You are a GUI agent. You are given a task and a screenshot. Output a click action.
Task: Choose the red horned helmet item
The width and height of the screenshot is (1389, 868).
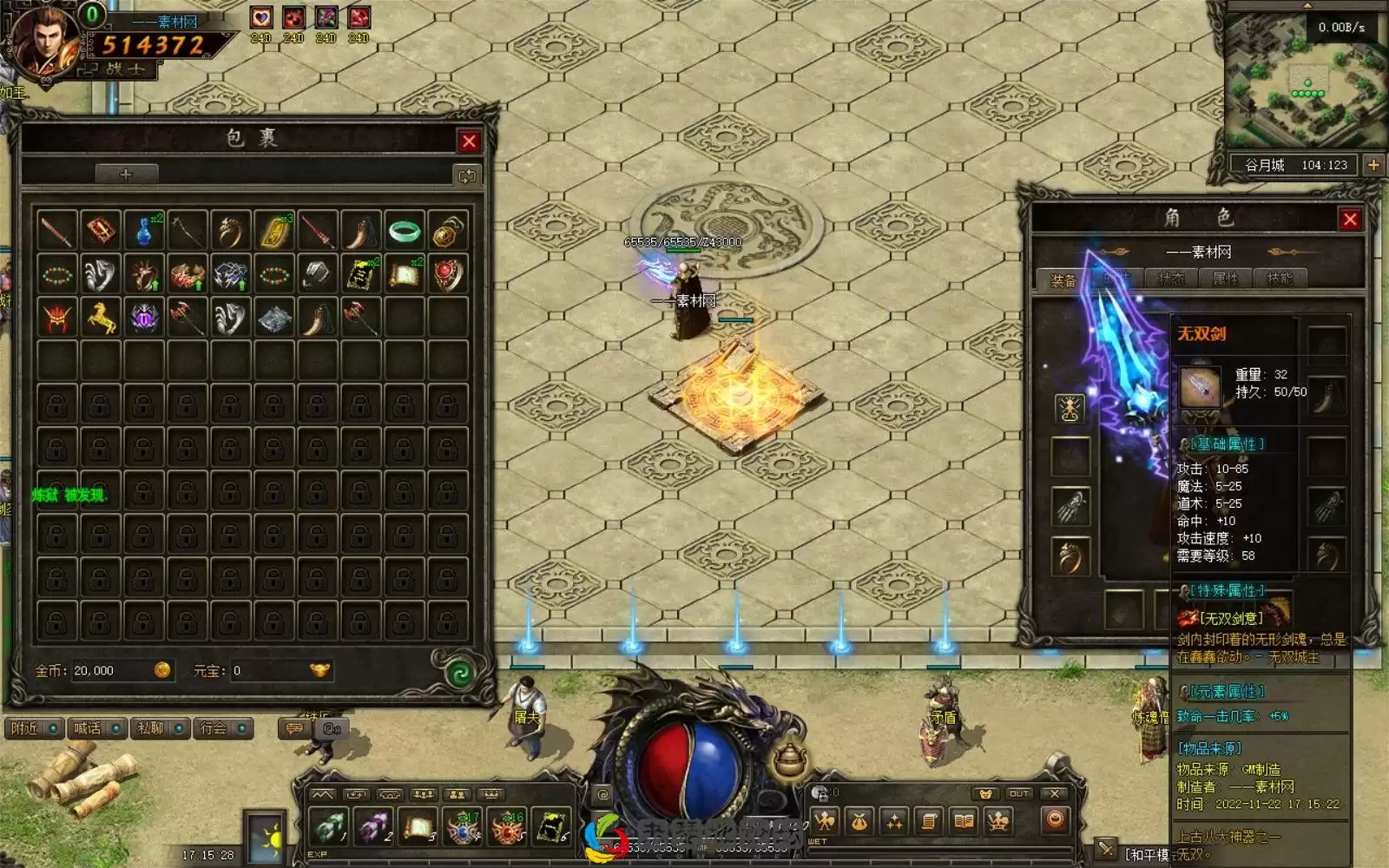click(57, 319)
